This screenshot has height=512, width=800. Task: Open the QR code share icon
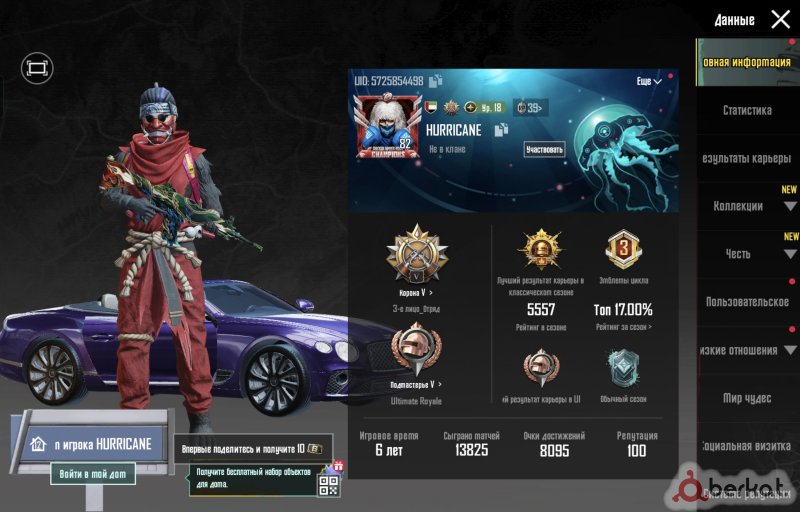point(328,486)
